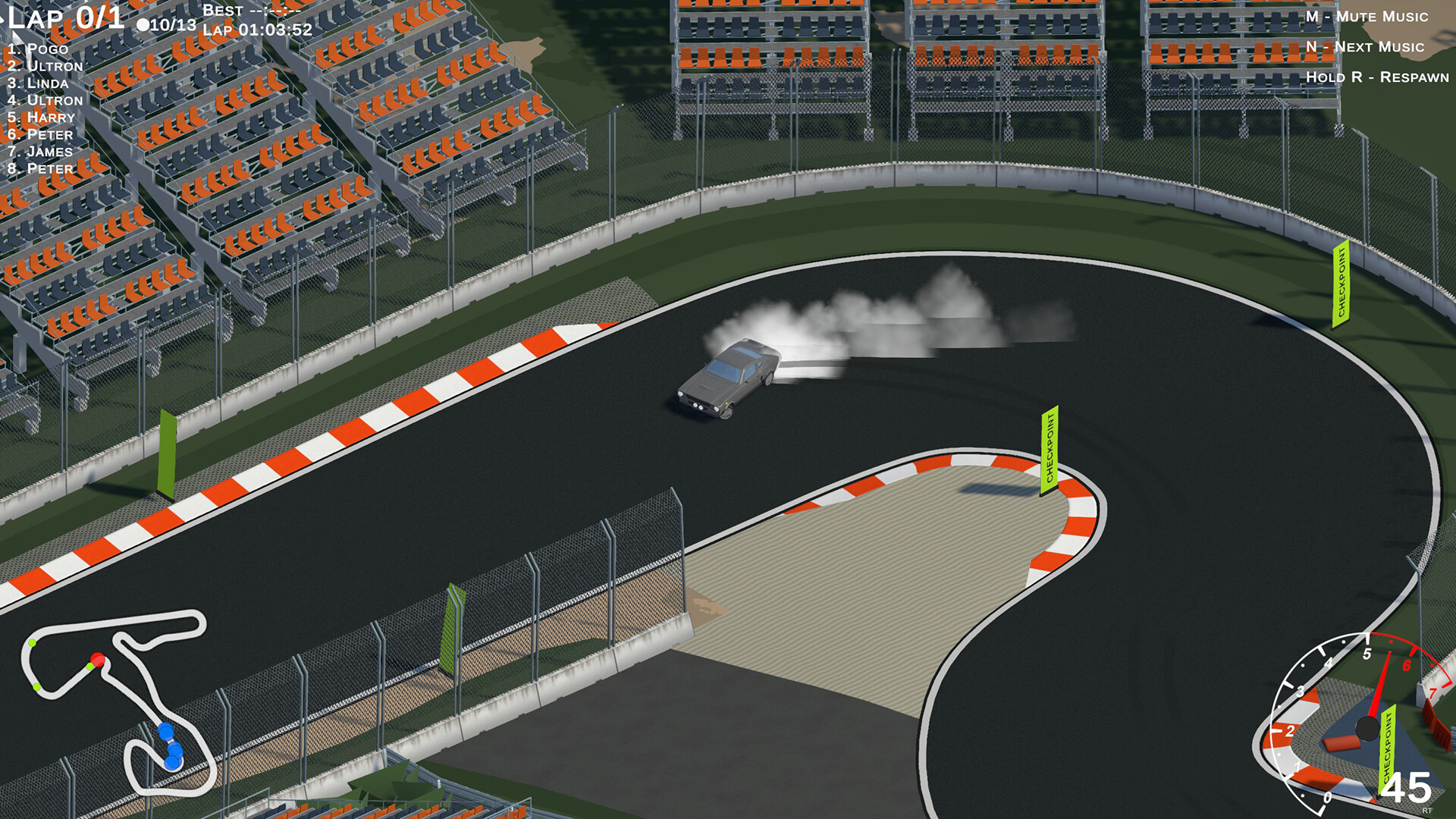Expand the leaderboard standings list

[42, 108]
